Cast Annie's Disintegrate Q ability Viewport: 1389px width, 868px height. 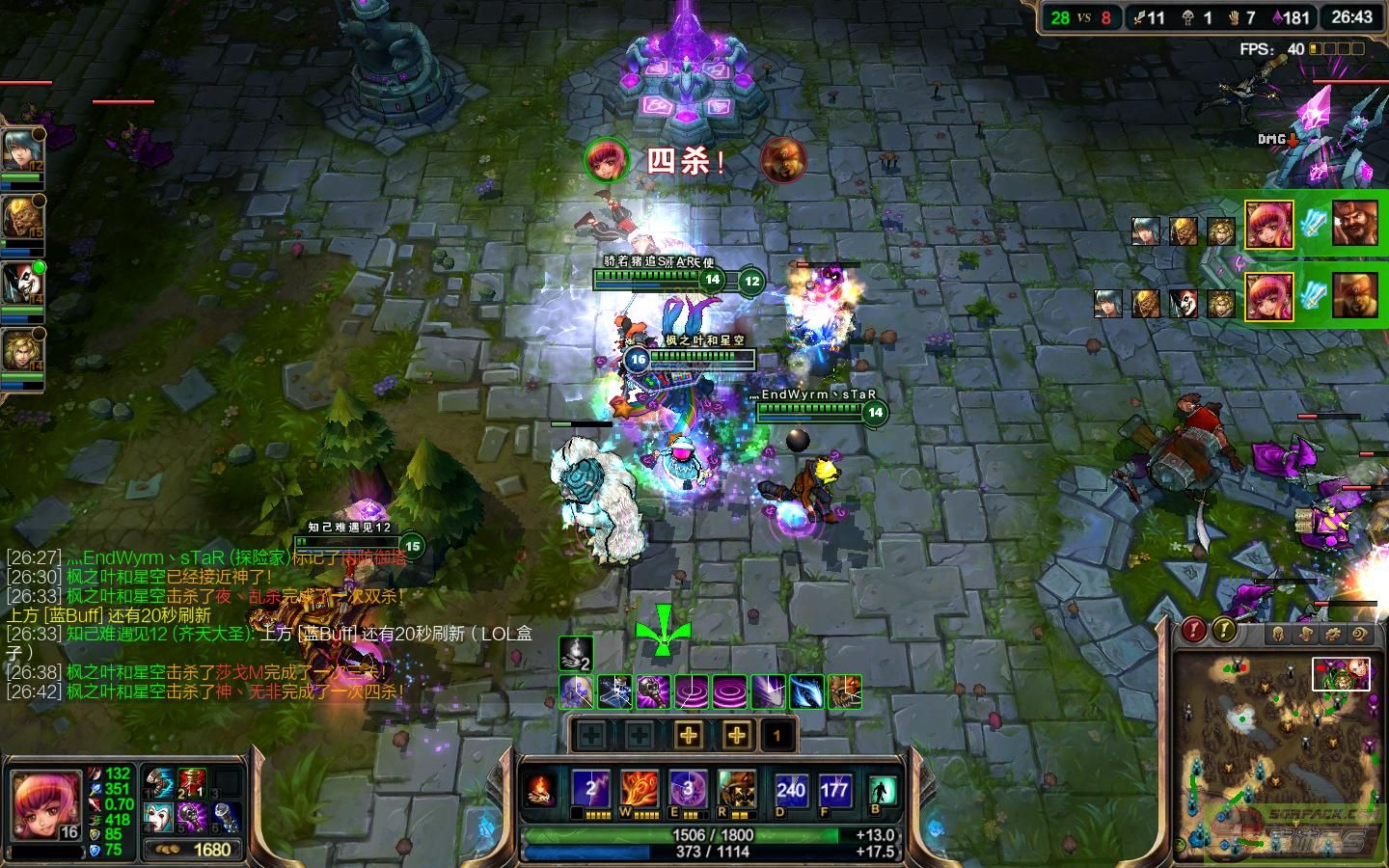pos(590,789)
